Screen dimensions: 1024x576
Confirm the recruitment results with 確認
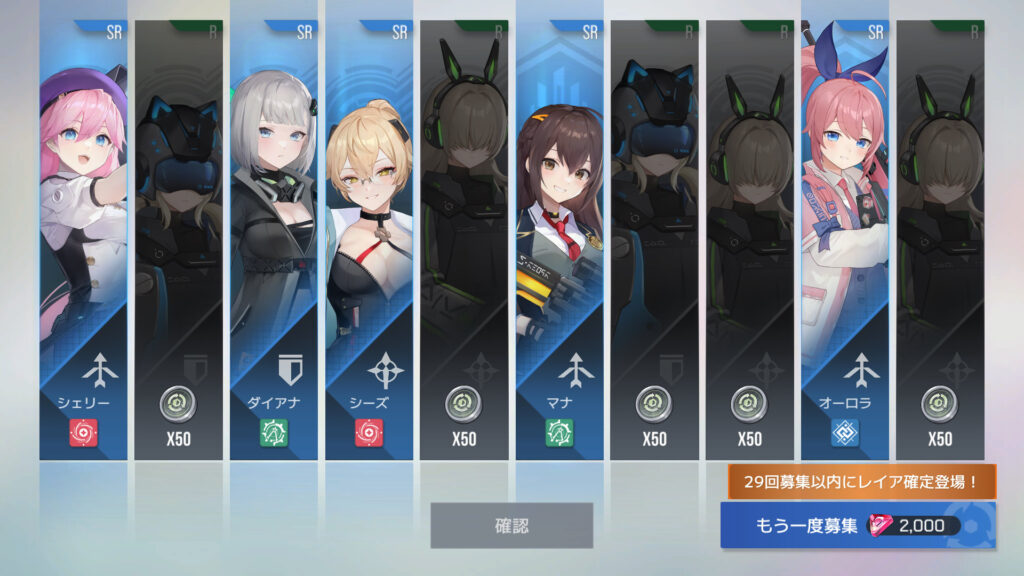point(511,525)
